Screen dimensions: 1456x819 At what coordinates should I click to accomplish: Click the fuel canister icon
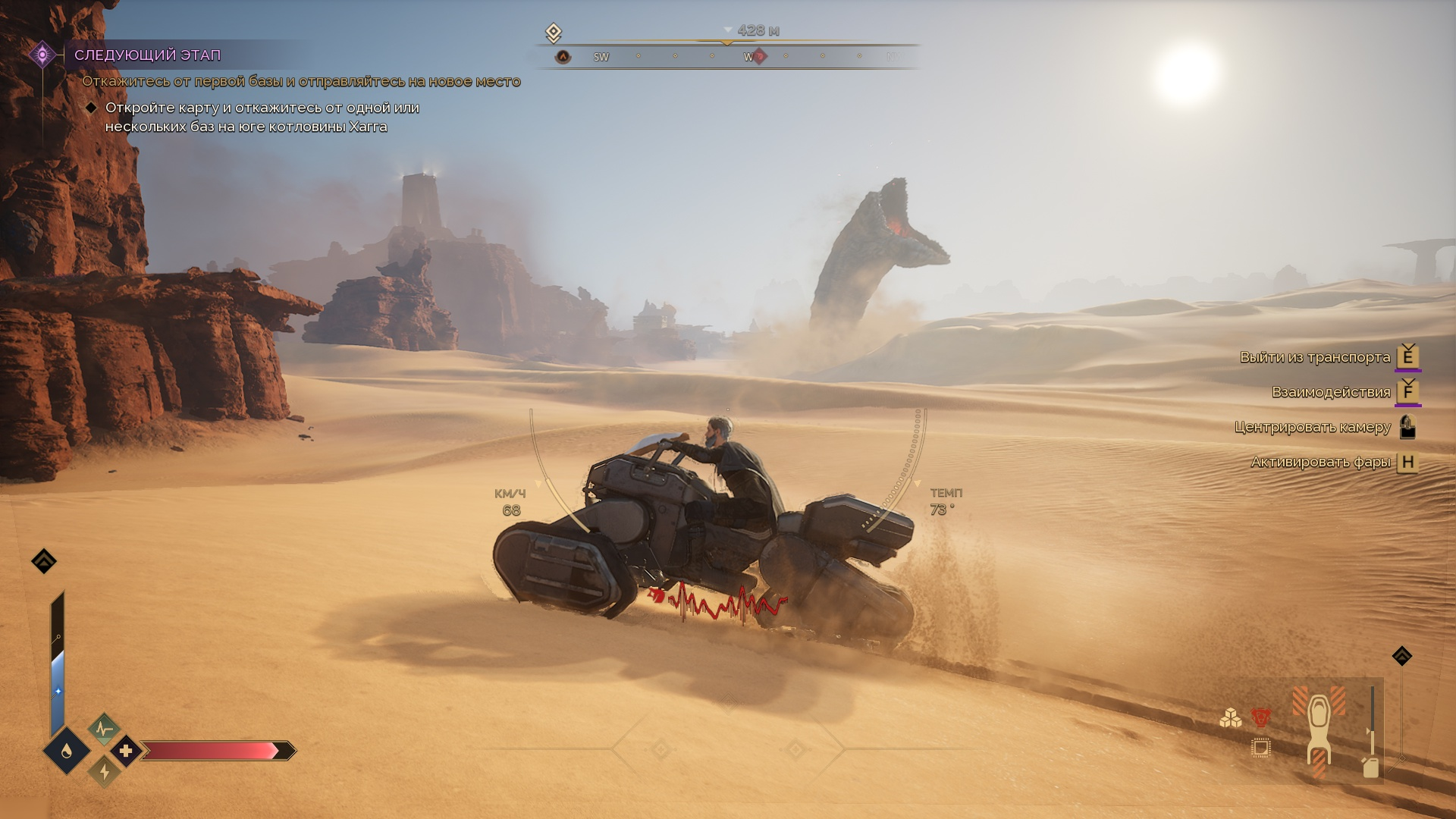tap(1370, 767)
